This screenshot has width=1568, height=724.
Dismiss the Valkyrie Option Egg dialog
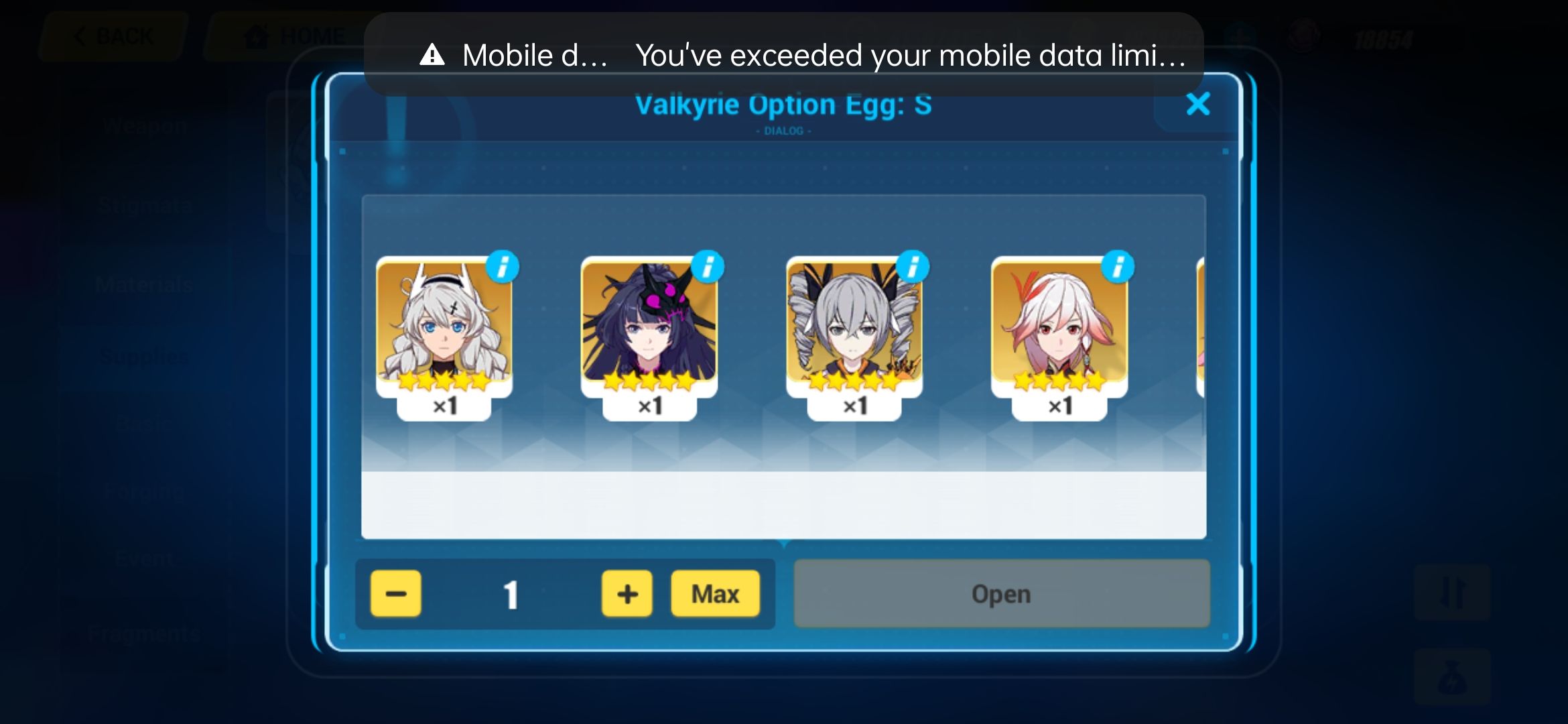coord(1199,104)
